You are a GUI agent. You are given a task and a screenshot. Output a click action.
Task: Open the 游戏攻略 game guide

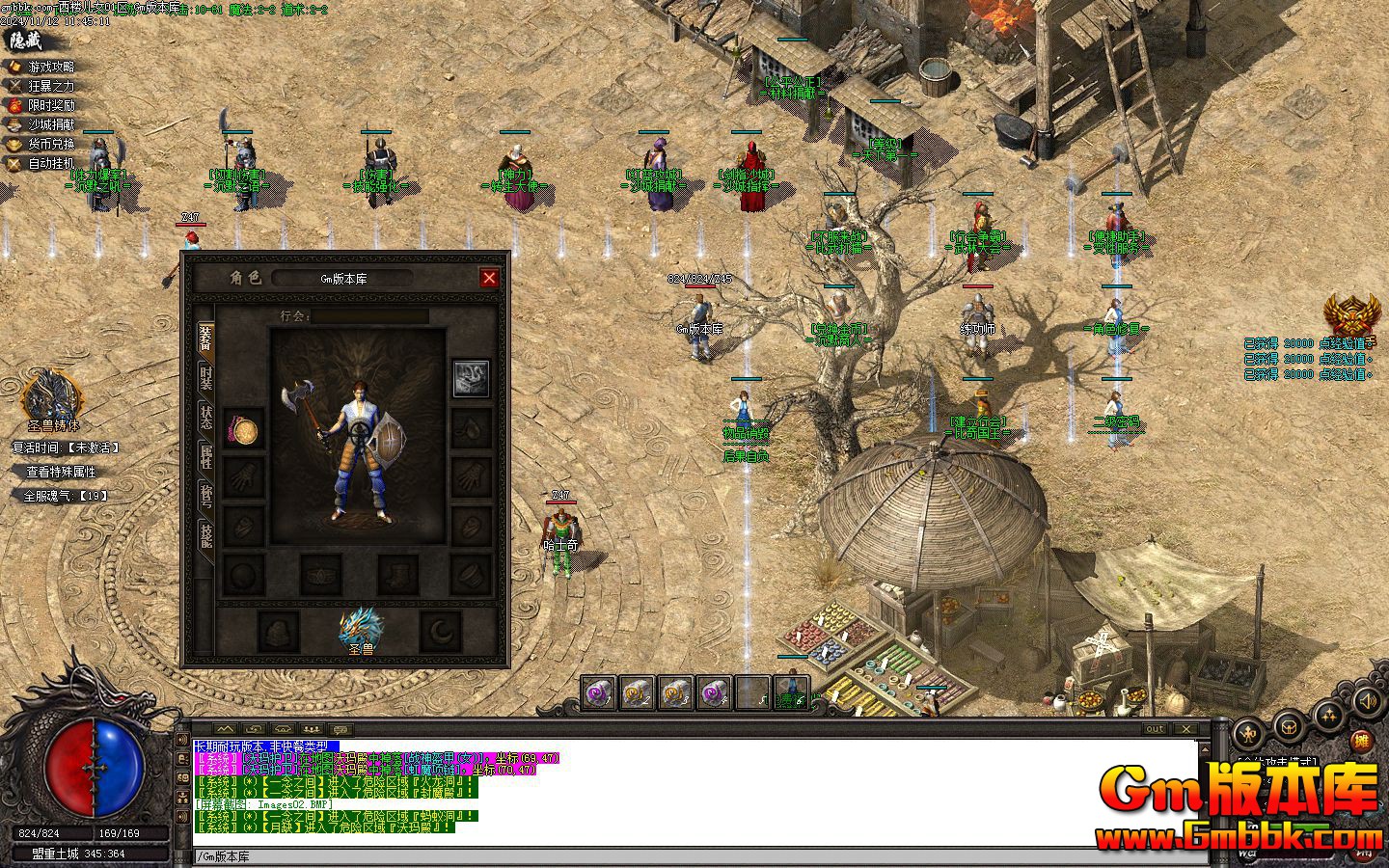point(50,67)
